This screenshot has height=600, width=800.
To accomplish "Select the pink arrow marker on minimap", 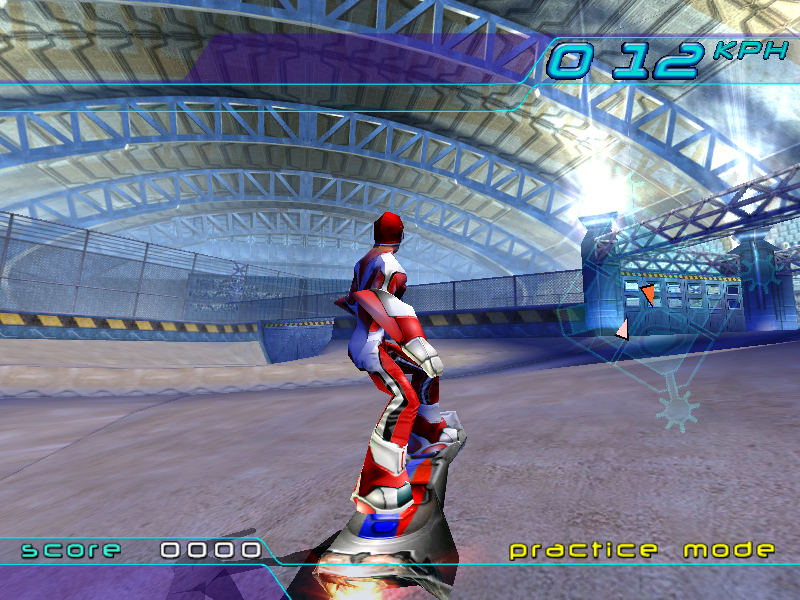I will pos(622,328).
